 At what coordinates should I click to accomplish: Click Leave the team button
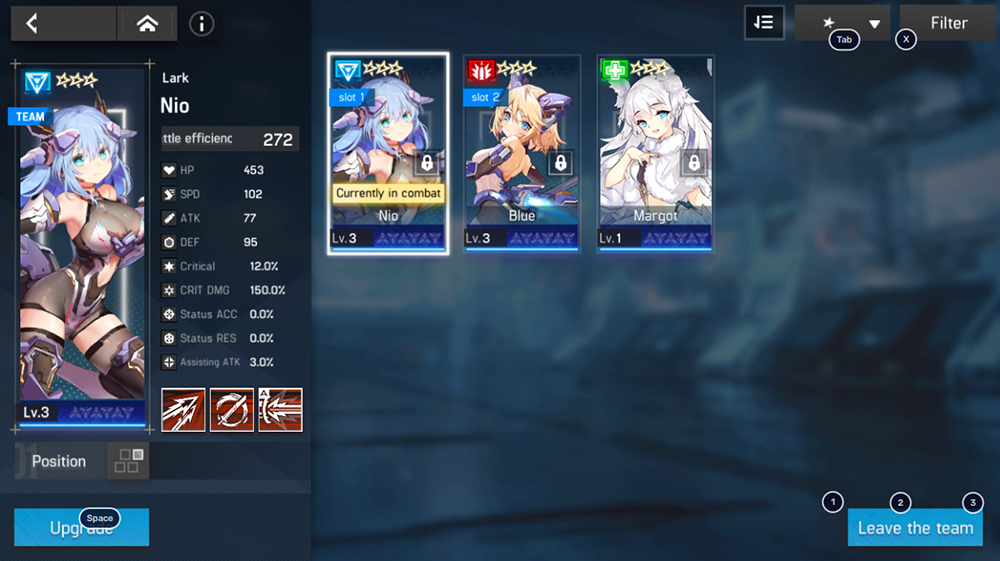(x=915, y=528)
